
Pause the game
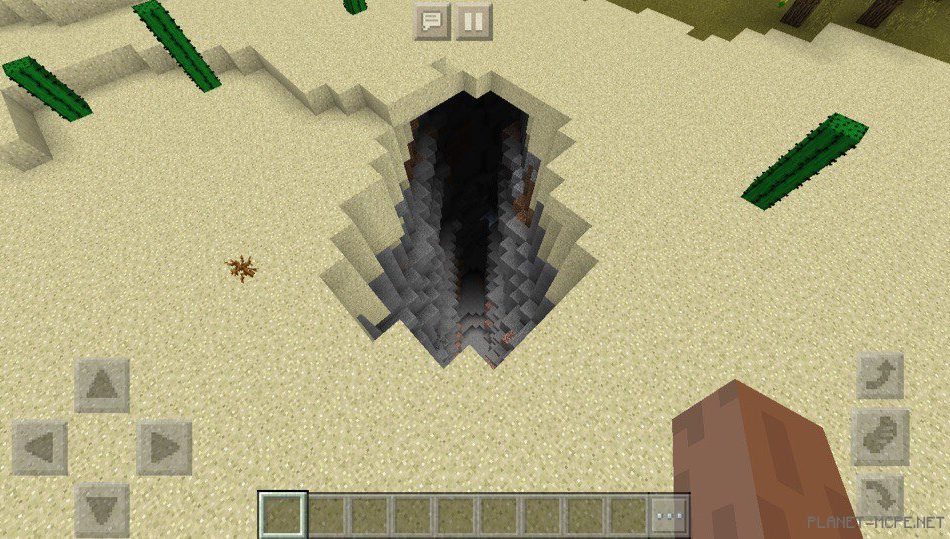474,21
